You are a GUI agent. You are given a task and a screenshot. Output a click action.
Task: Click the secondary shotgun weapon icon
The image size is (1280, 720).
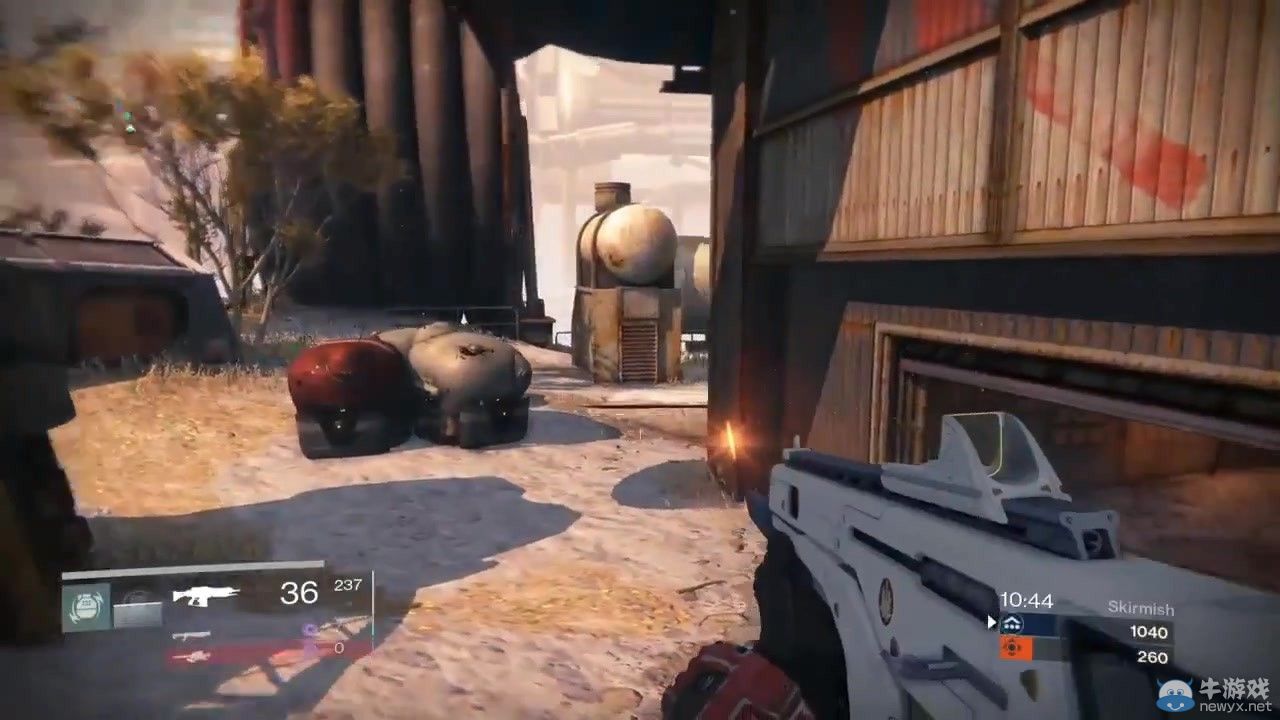192,636
